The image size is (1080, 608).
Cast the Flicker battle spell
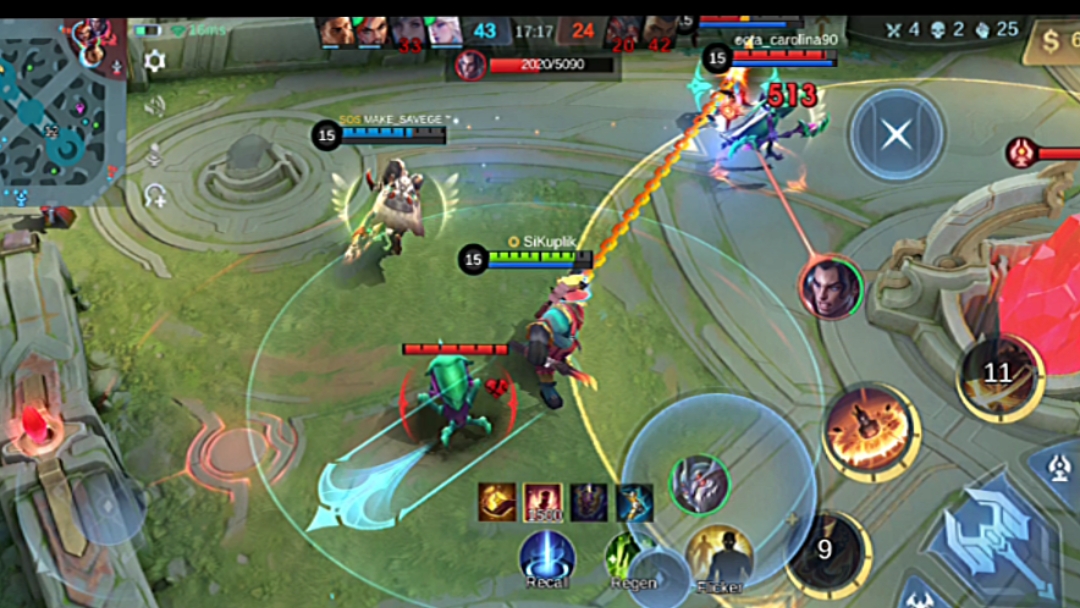click(718, 557)
